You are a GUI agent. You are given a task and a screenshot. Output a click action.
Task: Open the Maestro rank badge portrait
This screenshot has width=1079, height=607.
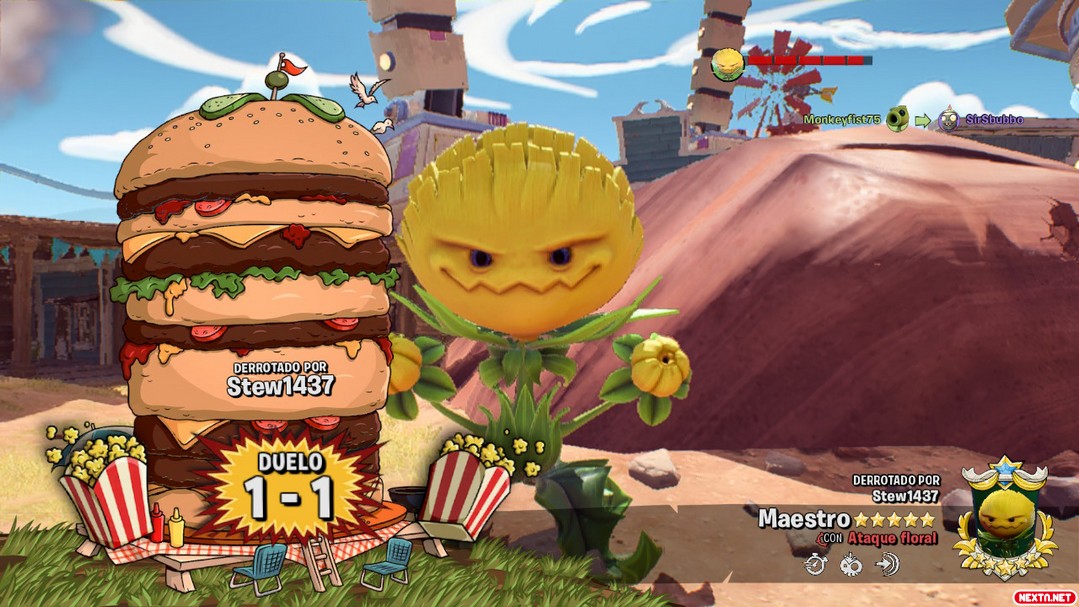coord(1004,515)
